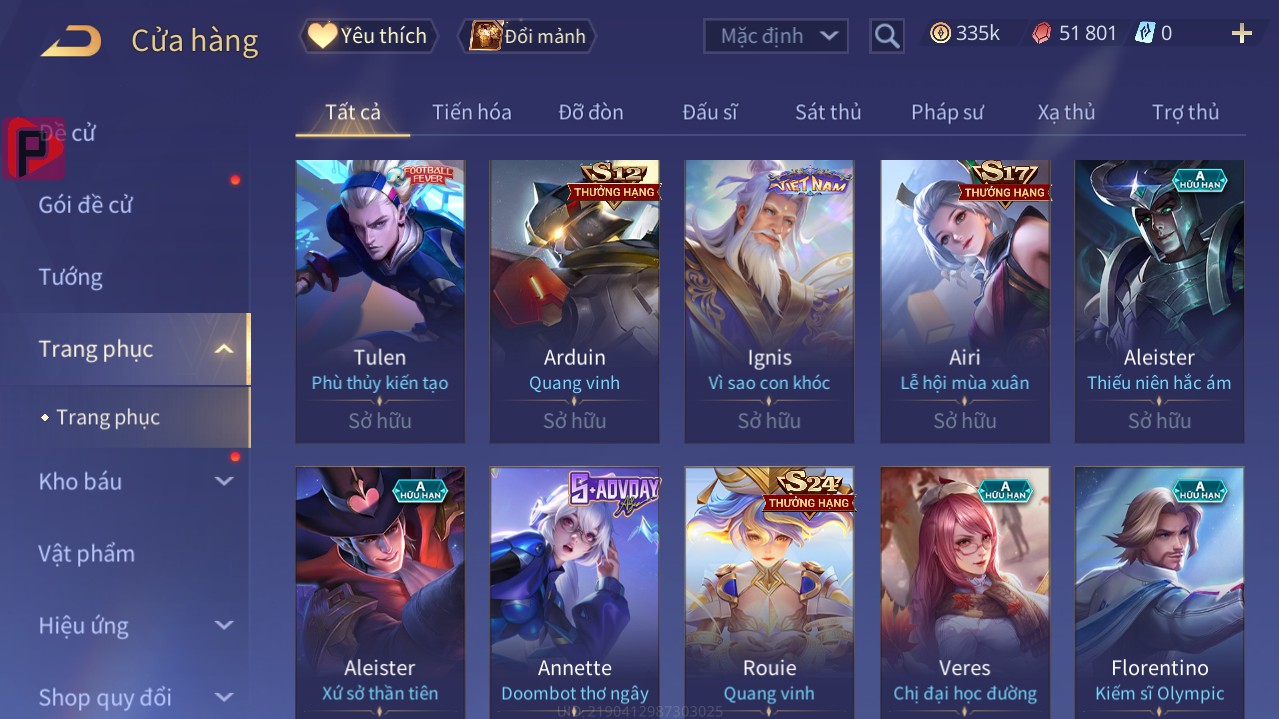
Task: Show the Đấu sĩ category
Action: point(709,112)
